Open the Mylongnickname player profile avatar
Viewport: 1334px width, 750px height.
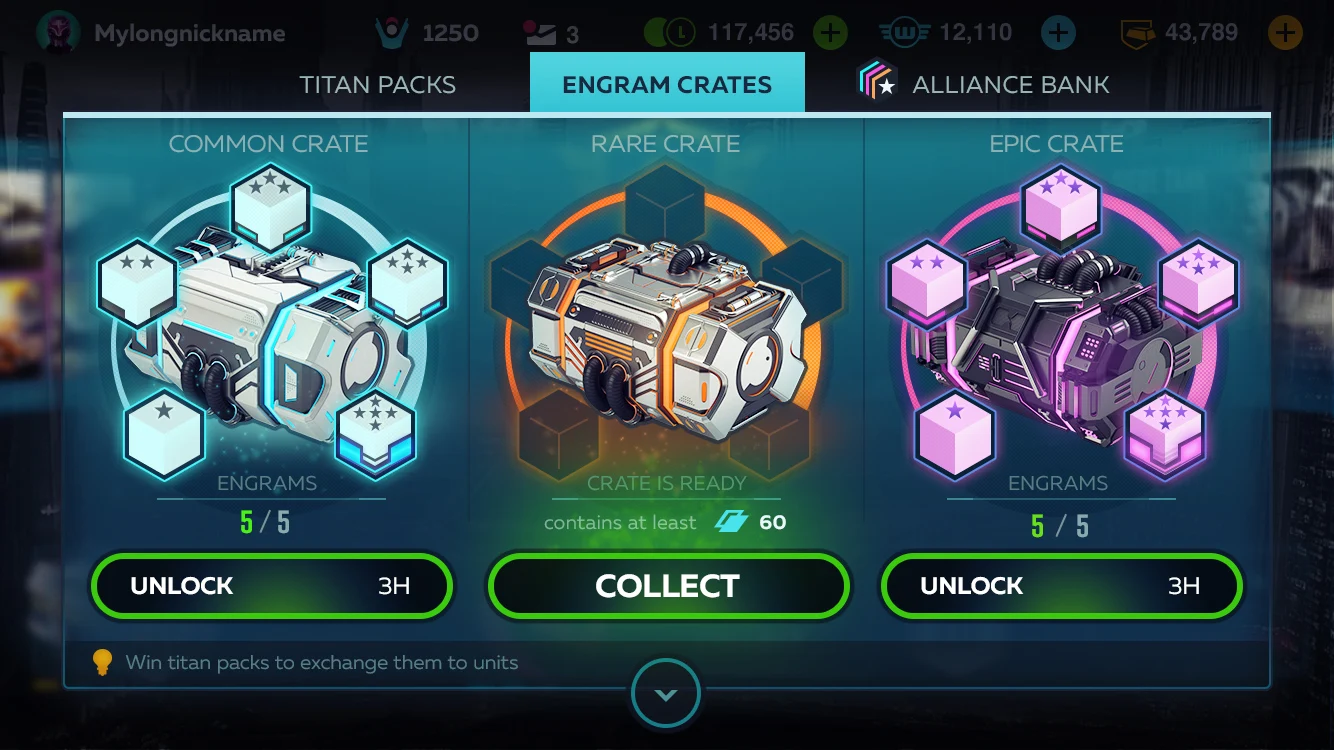point(58,33)
